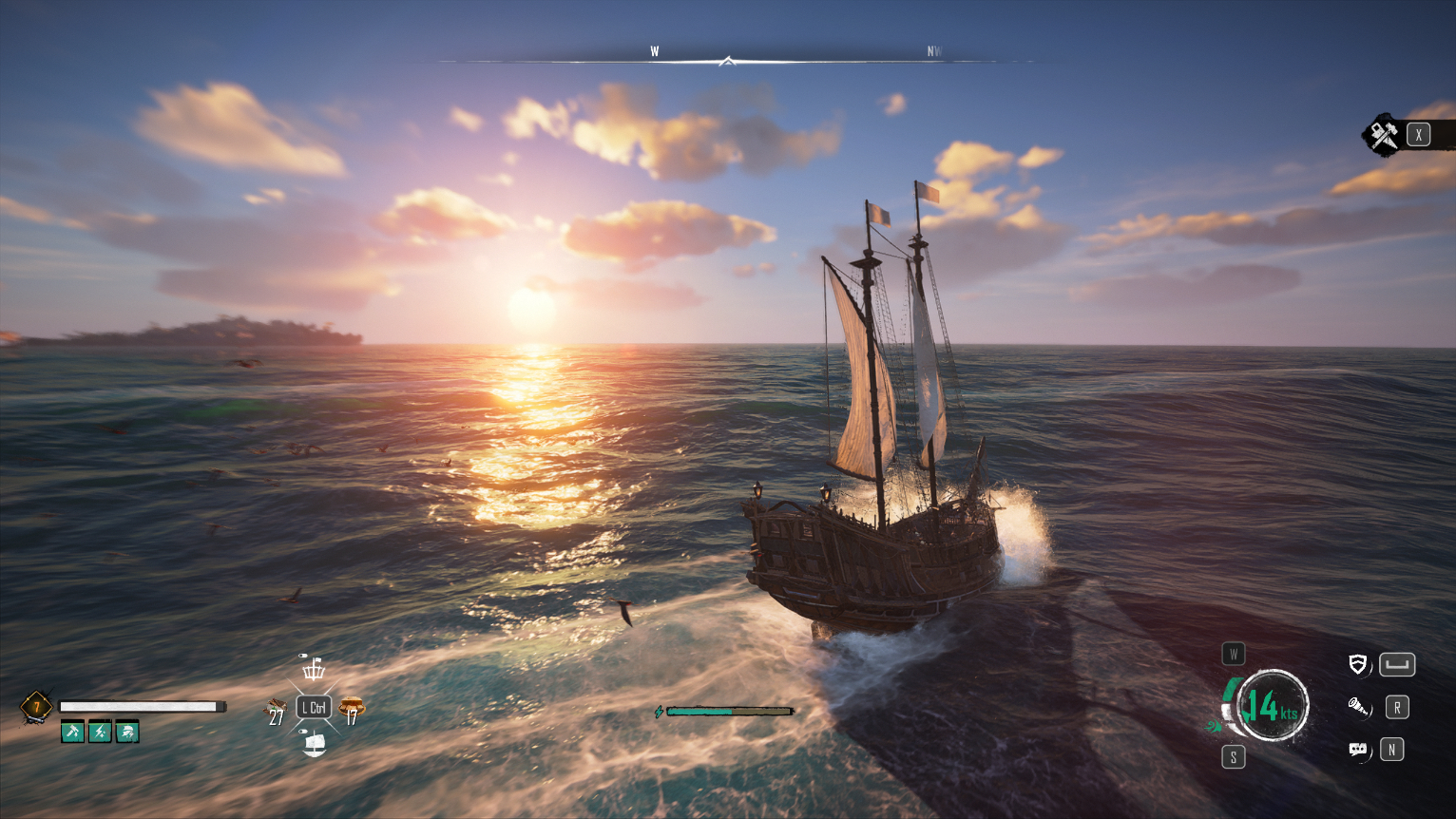Select the crow's nest icon
This screenshot has width=1456, height=819.
click(313, 668)
